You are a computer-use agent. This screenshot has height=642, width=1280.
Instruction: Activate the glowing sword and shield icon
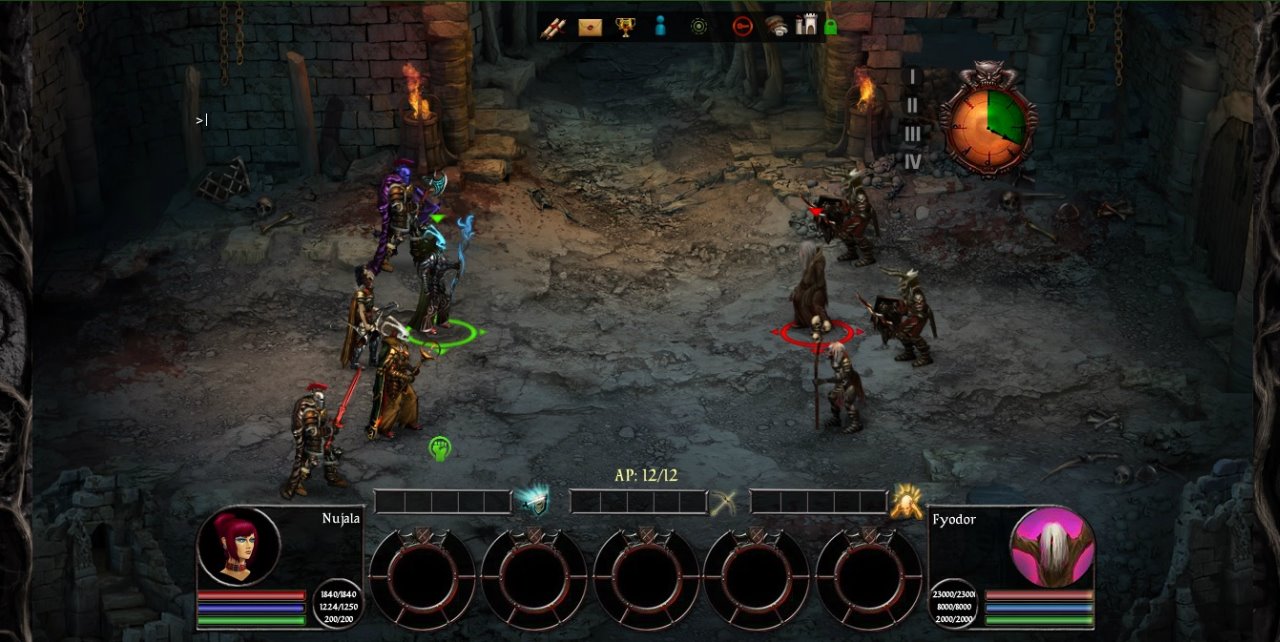(532, 500)
